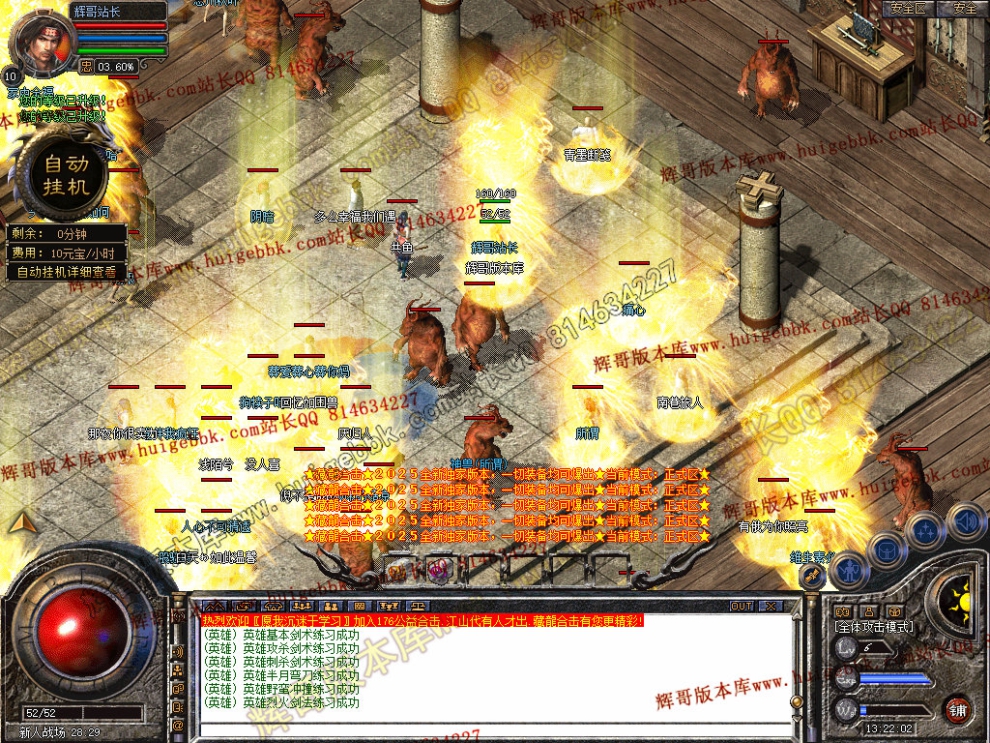The image size is (990, 743).
Task: Open the 铺 shop button
Action: tap(958, 709)
